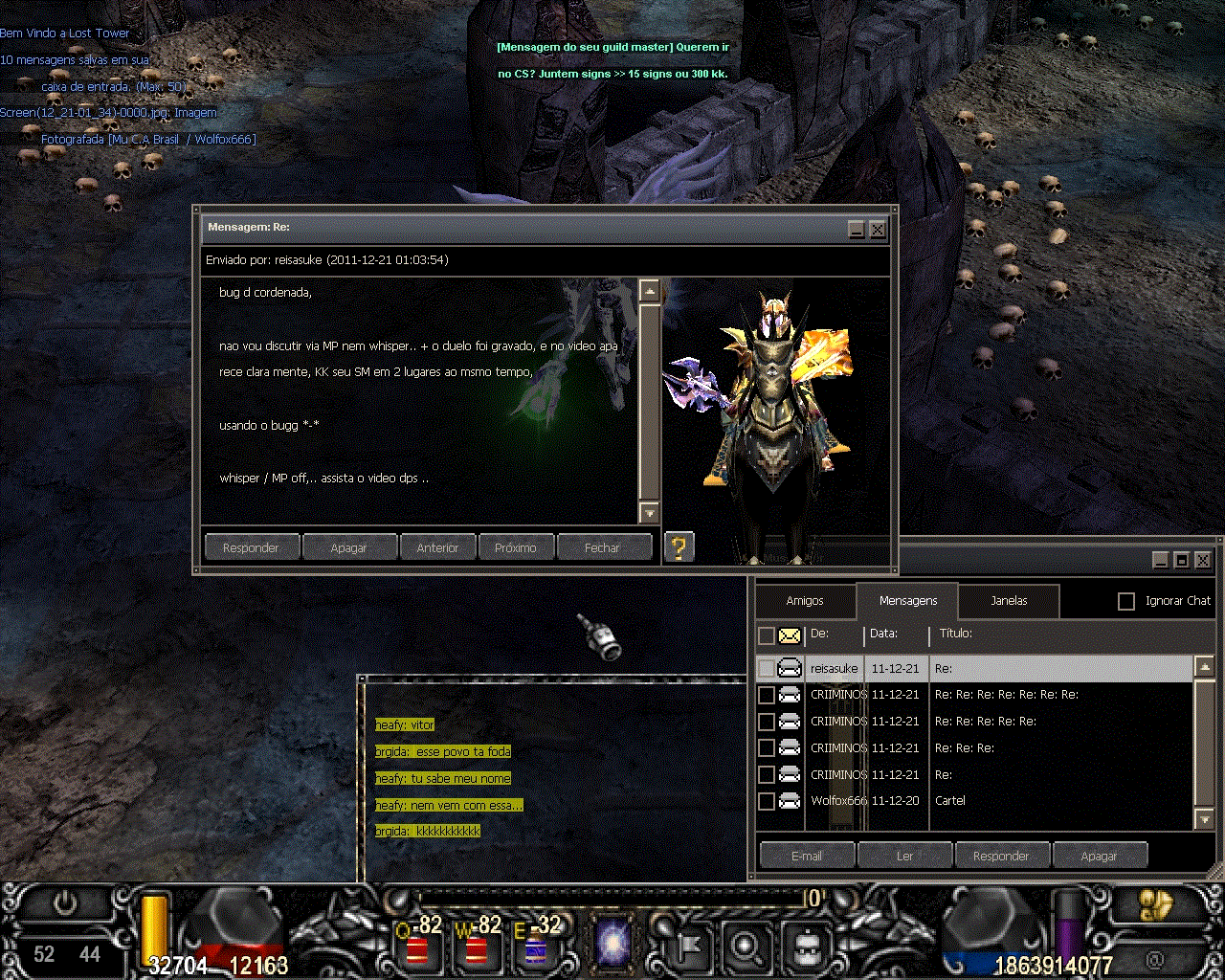The width and height of the screenshot is (1225, 980).
Task: Use the E blue mana potion slot
Action: point(536,947)
